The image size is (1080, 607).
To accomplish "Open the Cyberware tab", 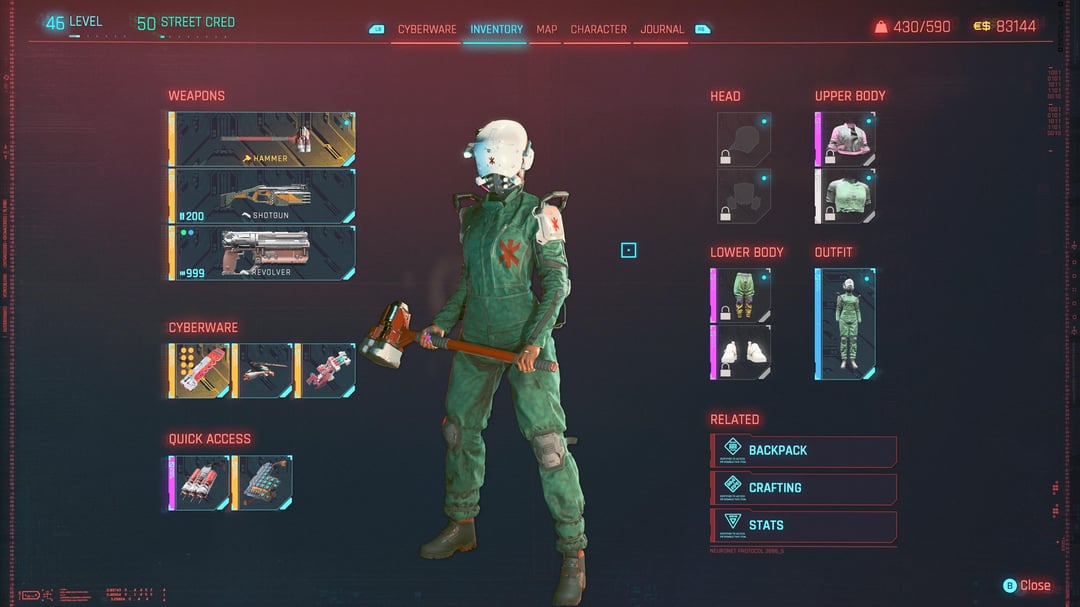I will click(x=427, y=29).
